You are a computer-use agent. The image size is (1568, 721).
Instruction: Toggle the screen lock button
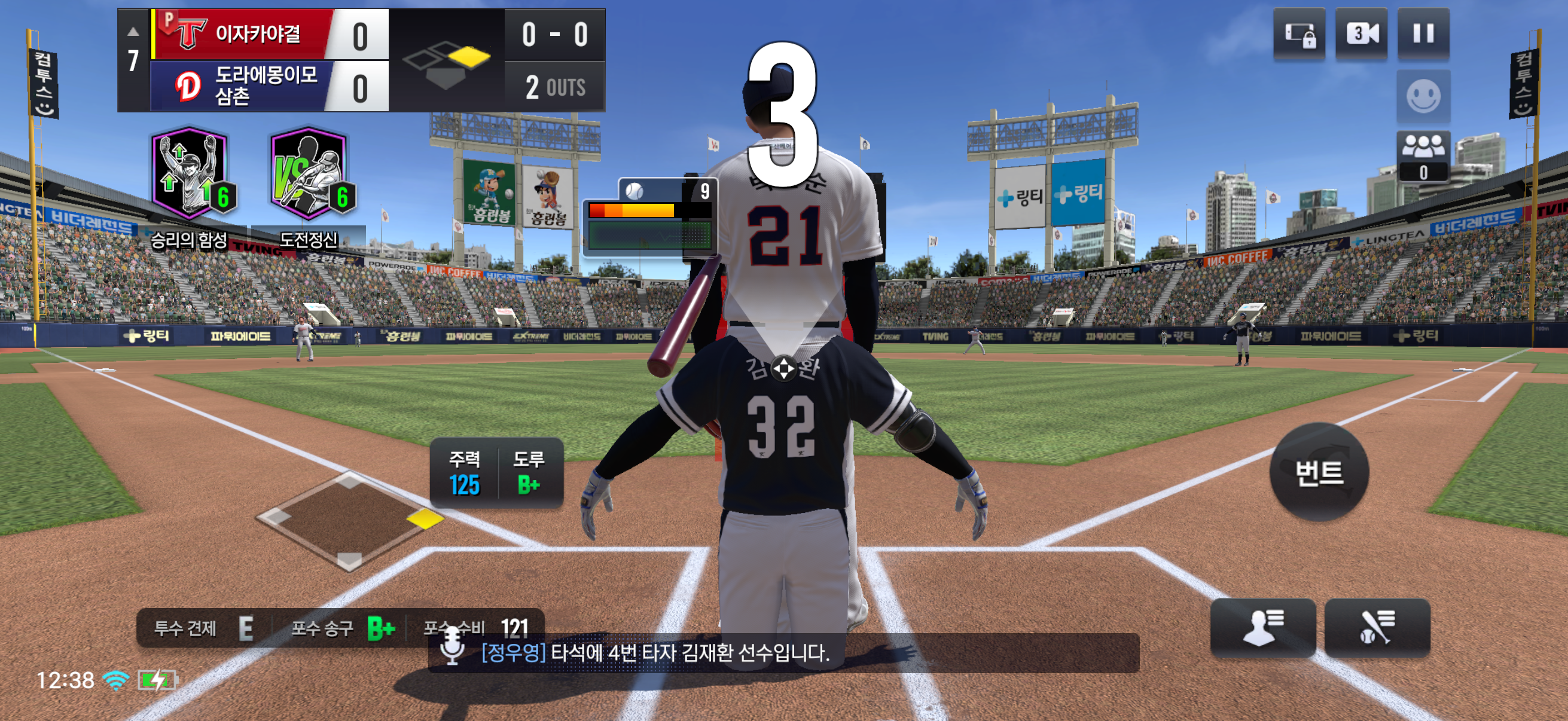pyautogui.click(x=1299, y=35)
